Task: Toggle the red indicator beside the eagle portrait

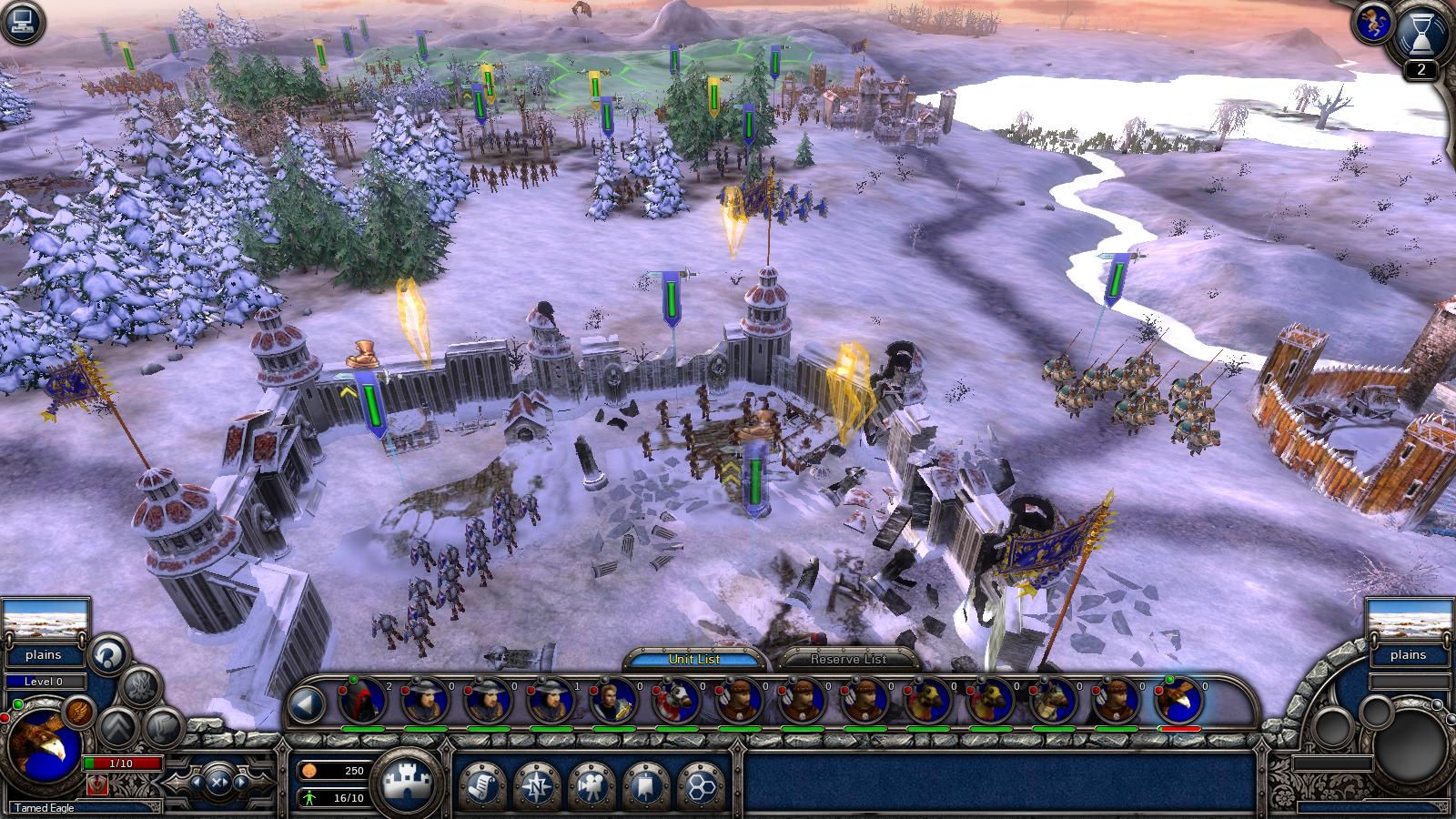Action: click(x=5, y=717)
